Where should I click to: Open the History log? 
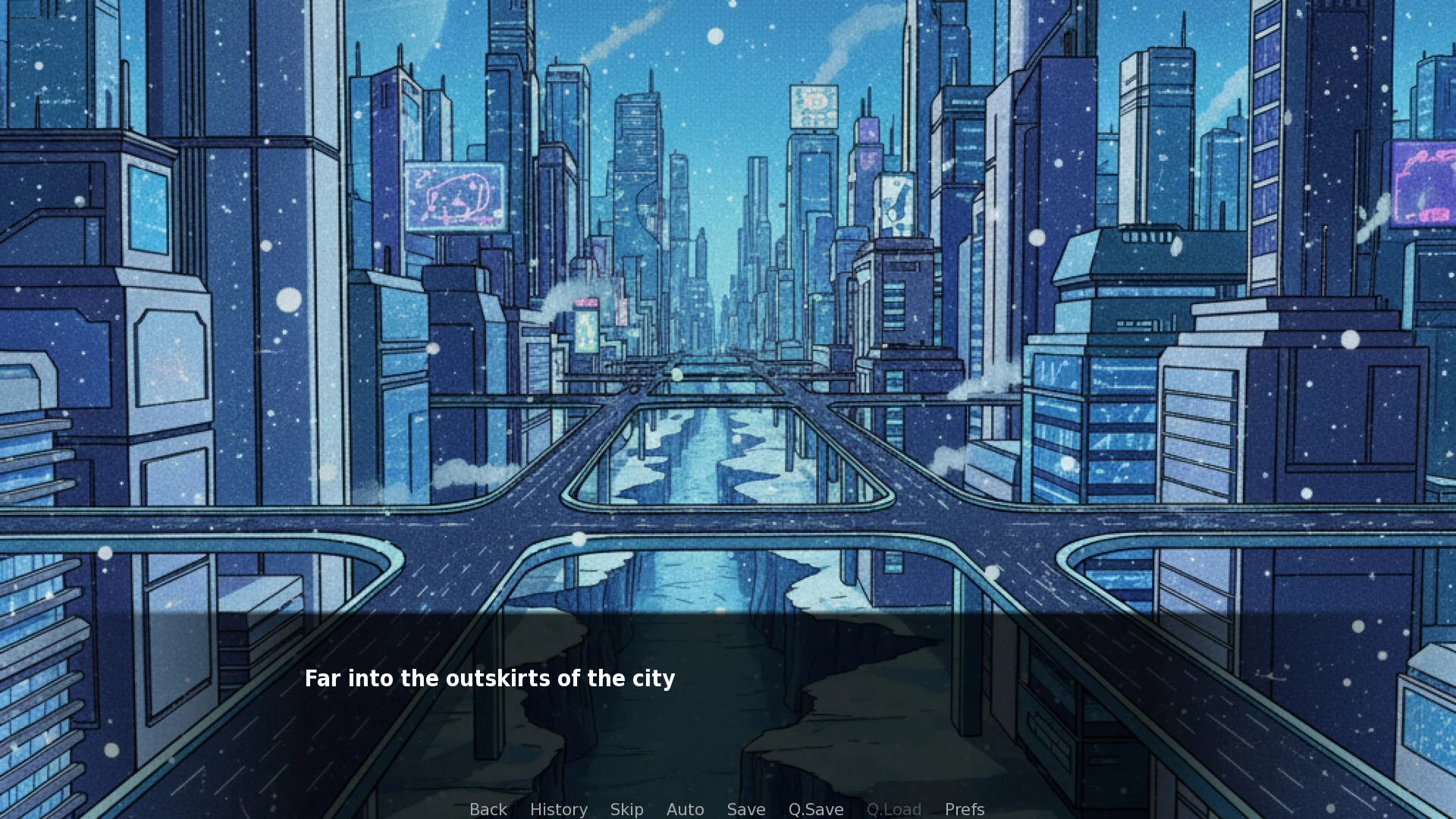tap(558, 809)
